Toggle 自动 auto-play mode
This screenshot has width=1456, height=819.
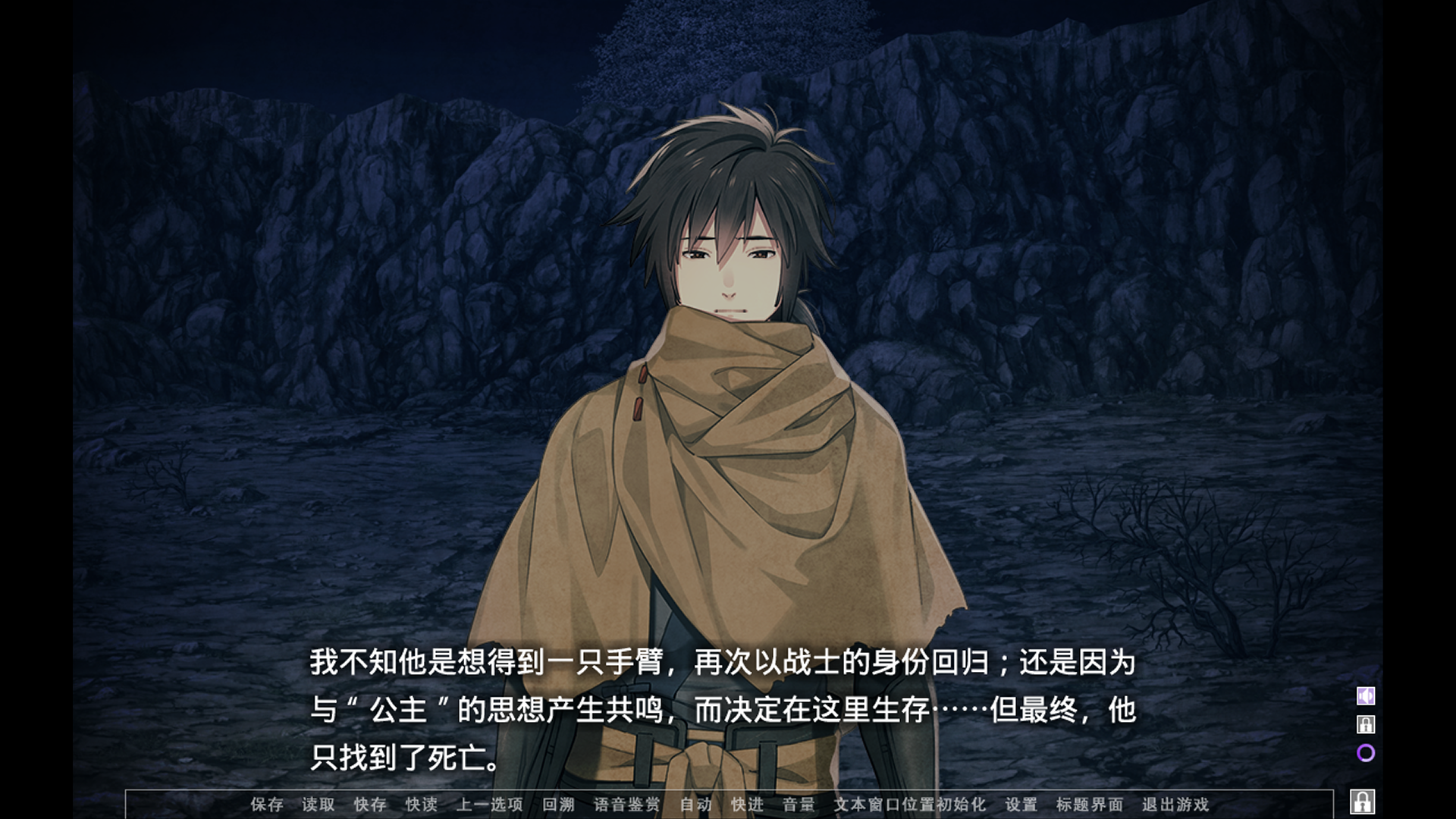696,805
